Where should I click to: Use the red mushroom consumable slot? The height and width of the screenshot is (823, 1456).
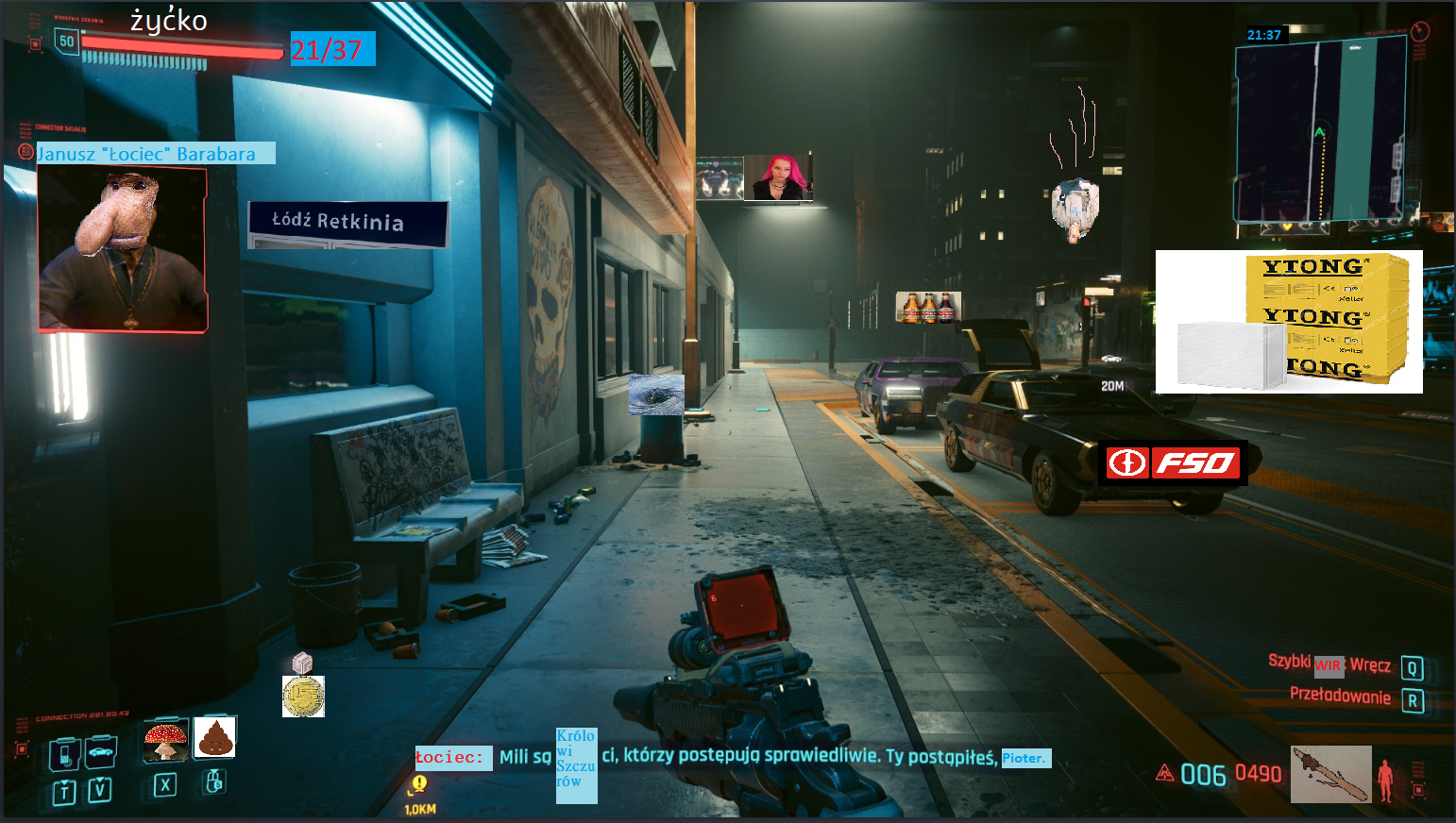165,740
